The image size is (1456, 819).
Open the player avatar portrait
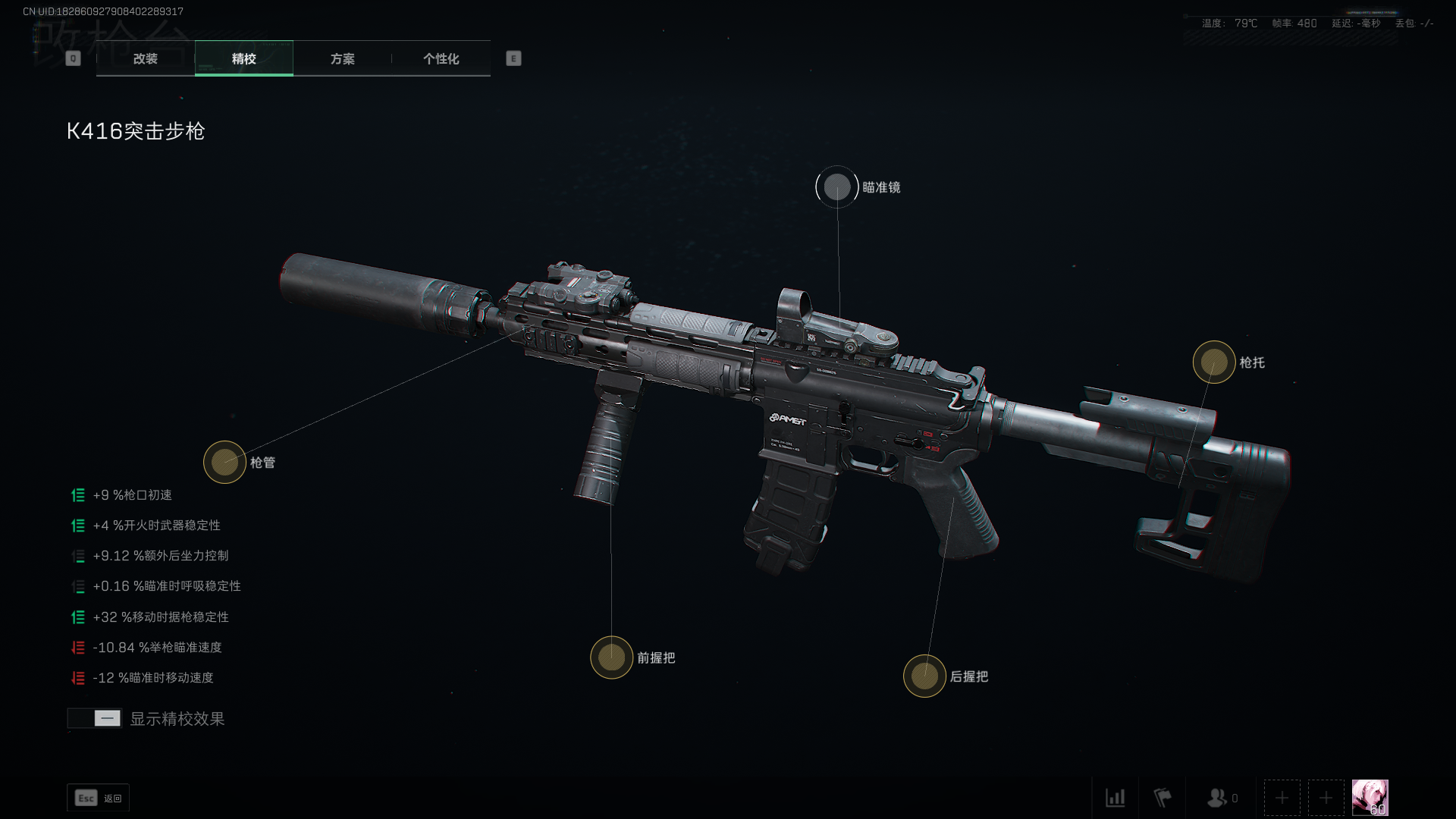click(1370, 798)
